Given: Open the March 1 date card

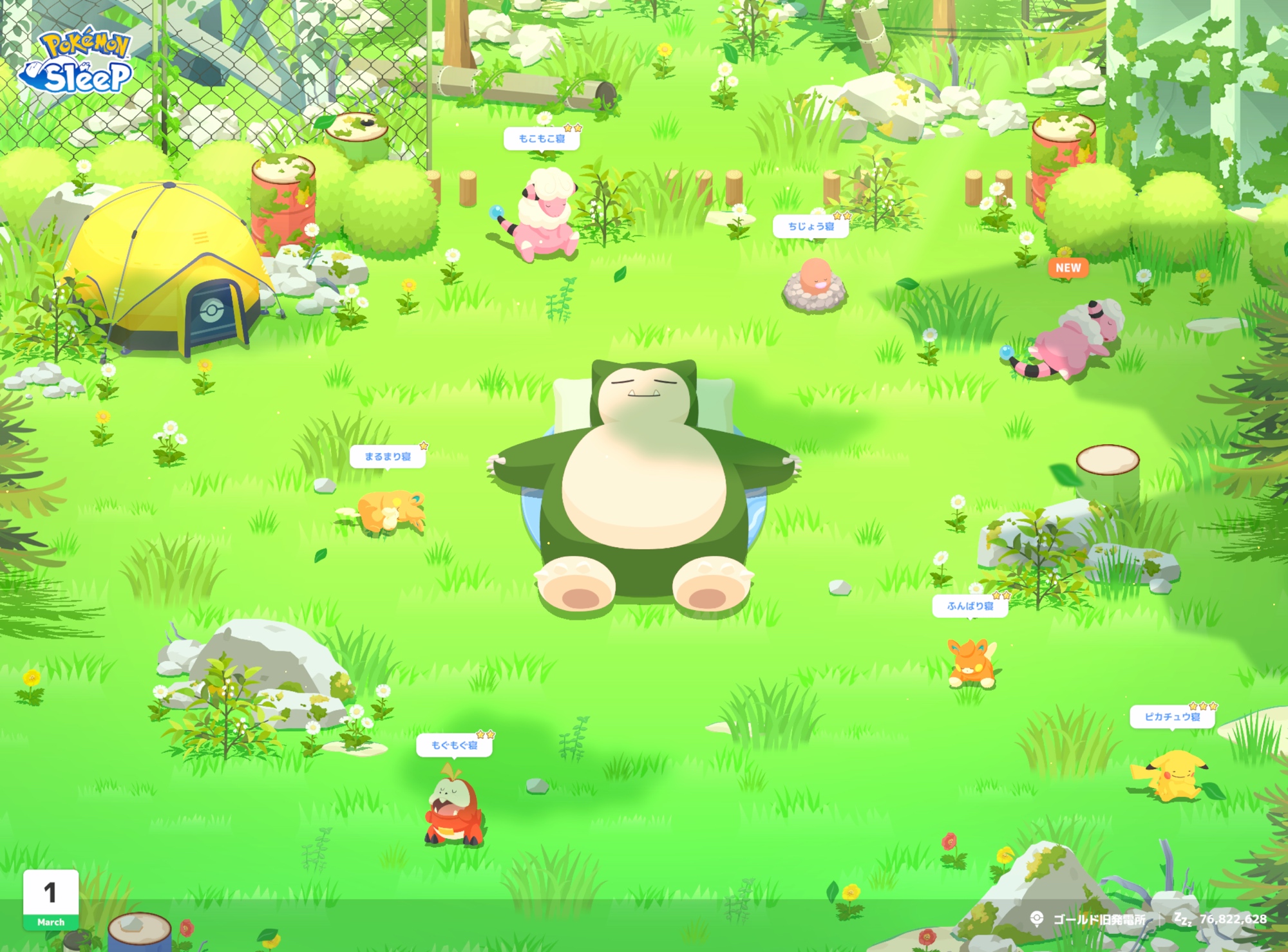Looking at the screenshot, I should tap(51, 900).
